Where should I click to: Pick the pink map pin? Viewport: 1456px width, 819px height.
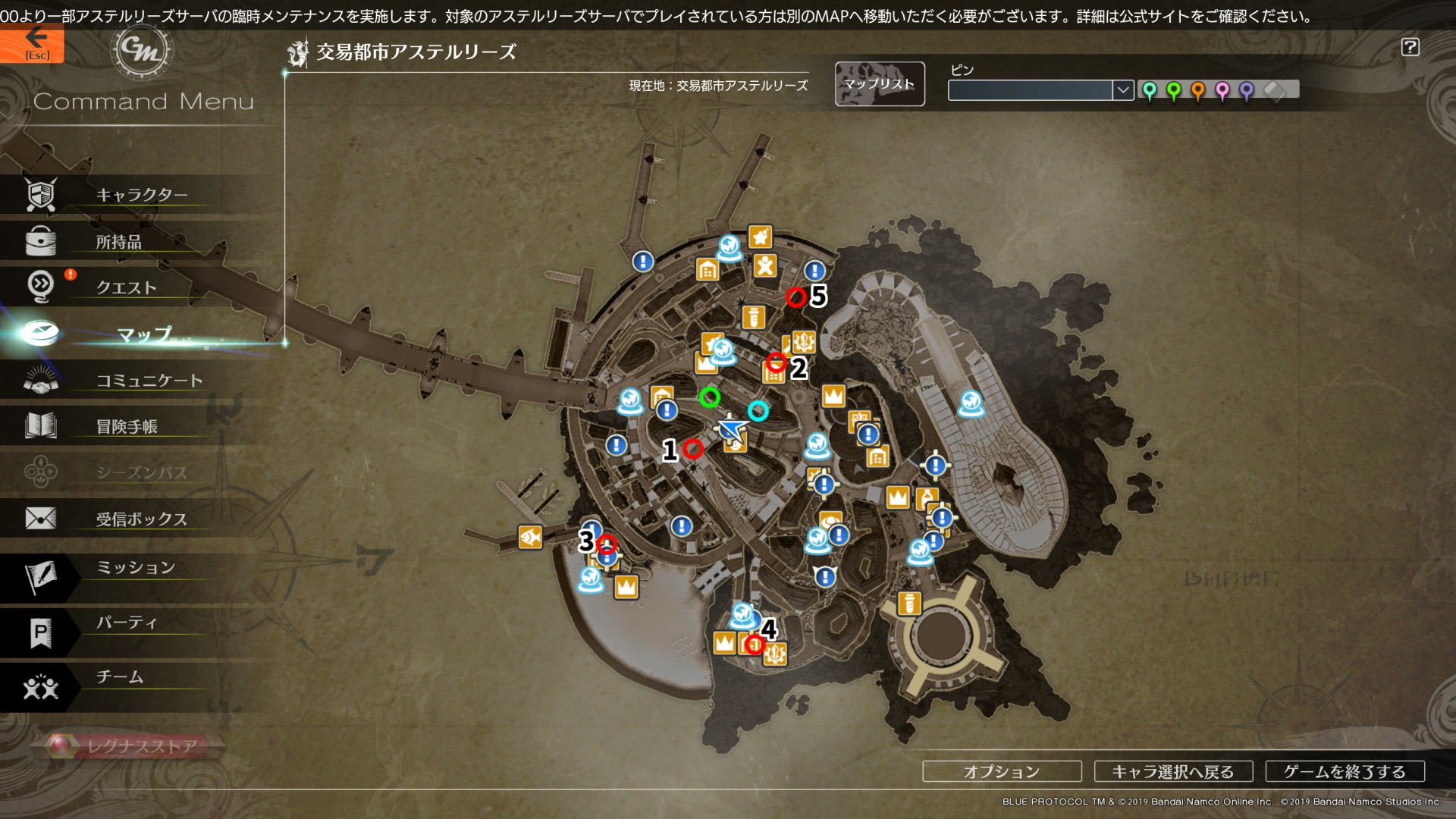pos(1222,91)
